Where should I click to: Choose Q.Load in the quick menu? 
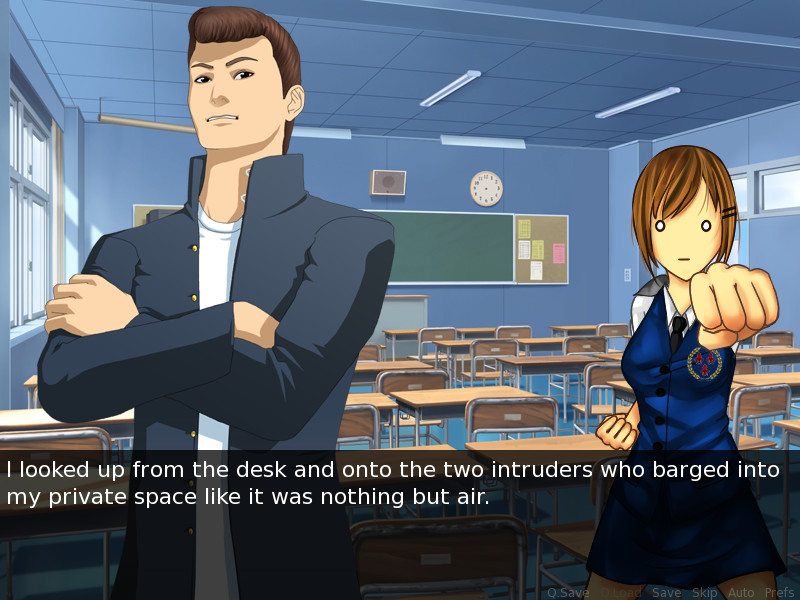click(x=620, y=593)
